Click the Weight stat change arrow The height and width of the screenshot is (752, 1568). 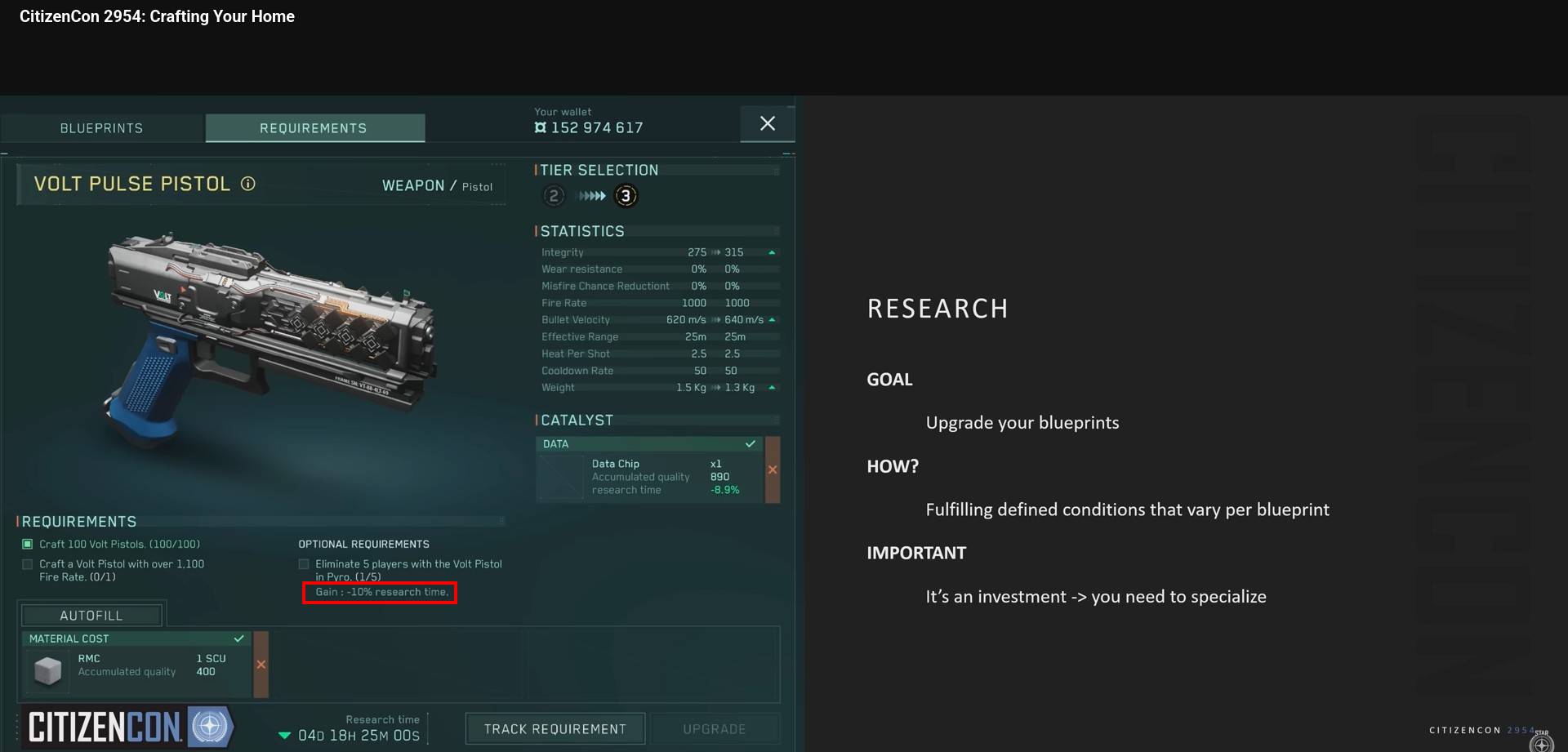(771, 388)
